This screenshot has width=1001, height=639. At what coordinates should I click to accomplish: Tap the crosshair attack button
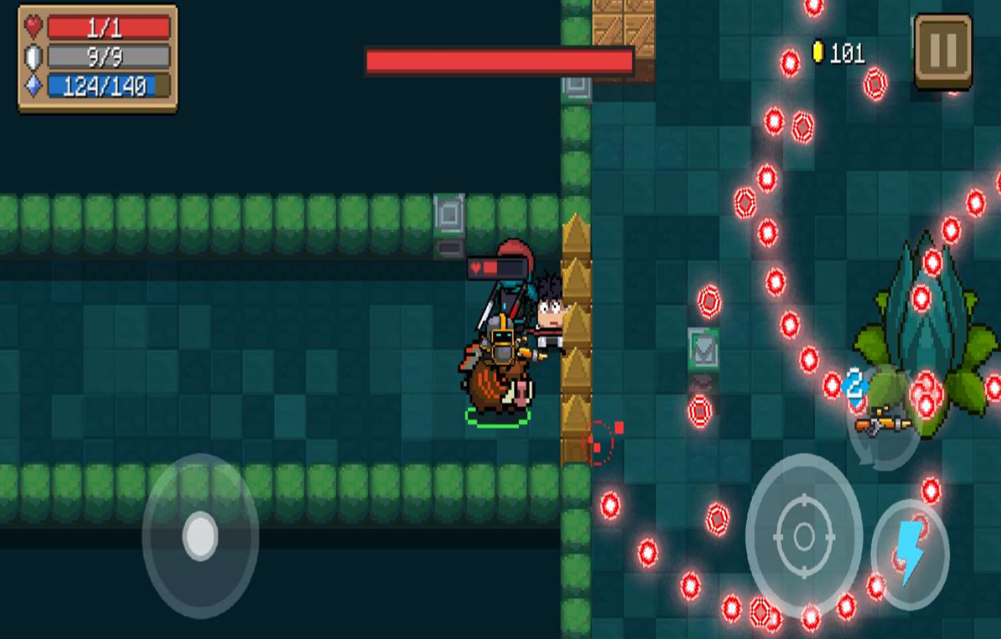(x=803, y=536)
